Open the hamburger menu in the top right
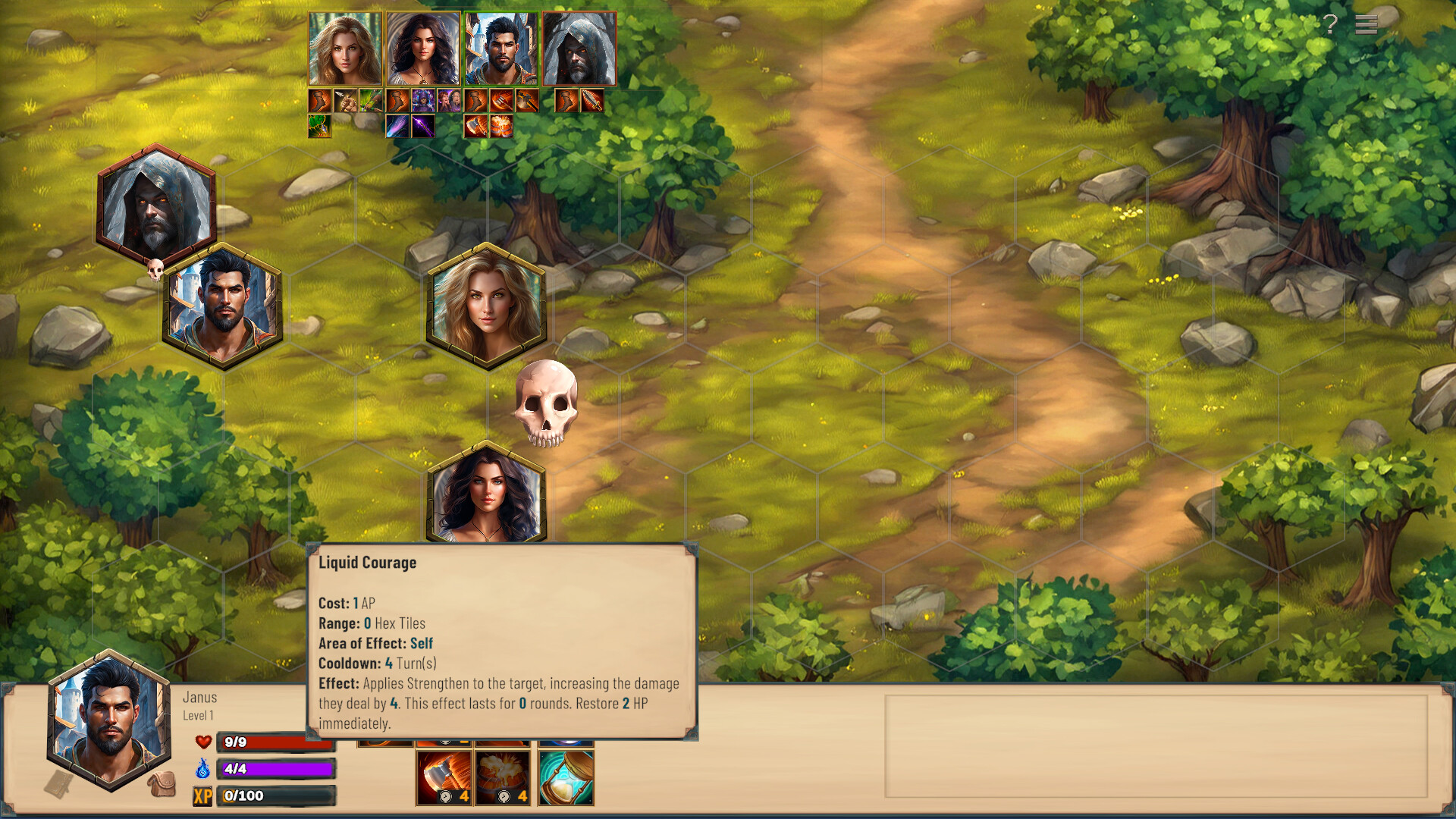The image size is (1456, 819). tap(1369, 25)
